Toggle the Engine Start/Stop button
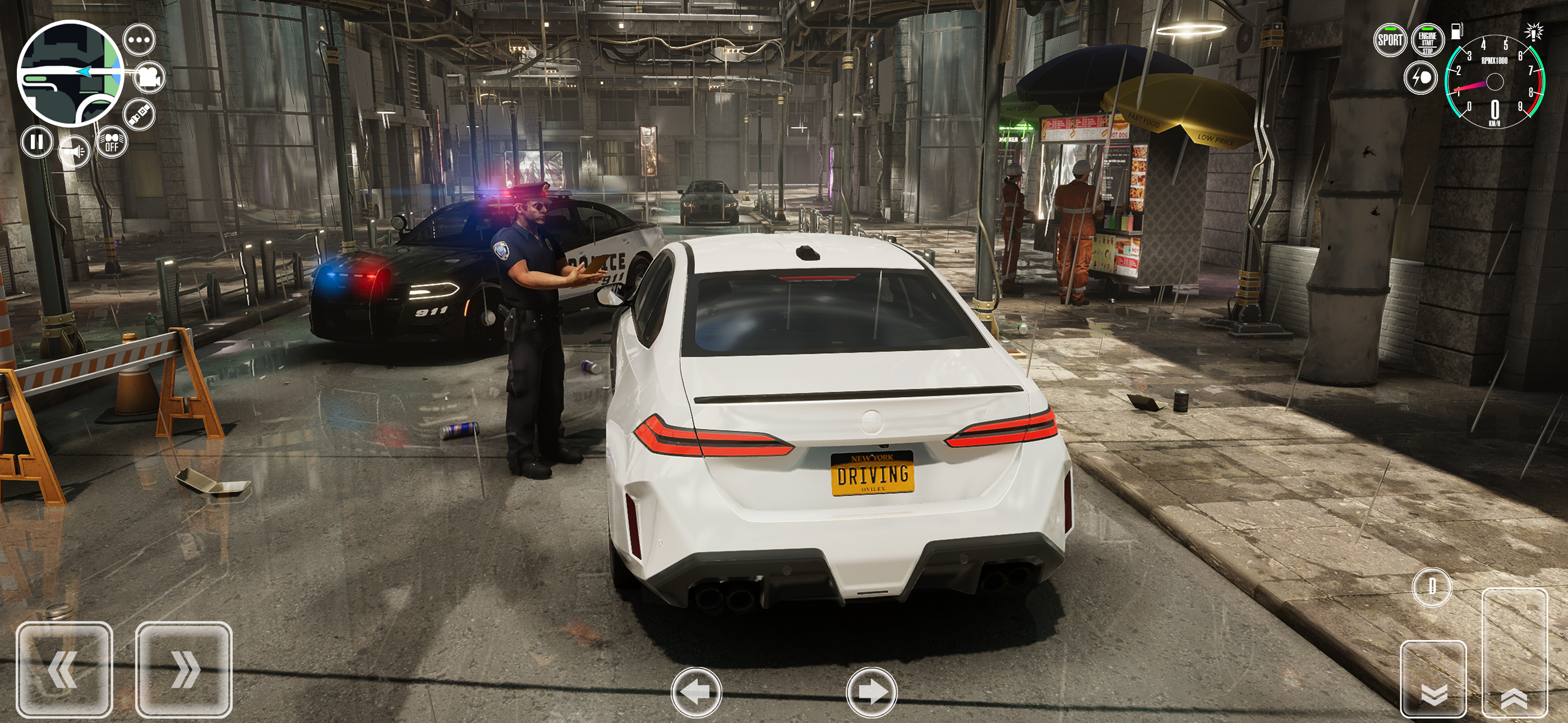The width and height of the screenshot is (1568, 723). pyautogui.click(x=1428, y=41)
